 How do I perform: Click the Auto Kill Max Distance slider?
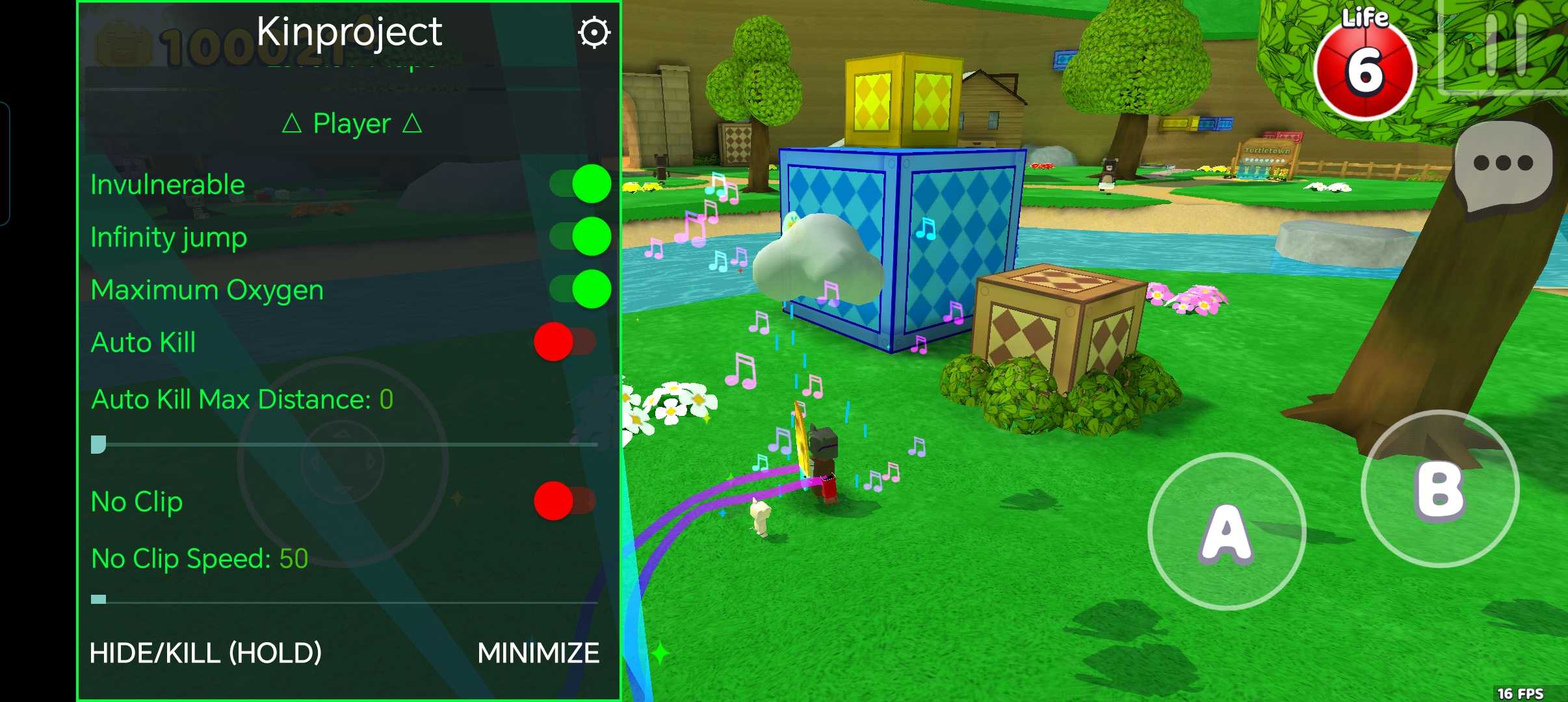345,445
